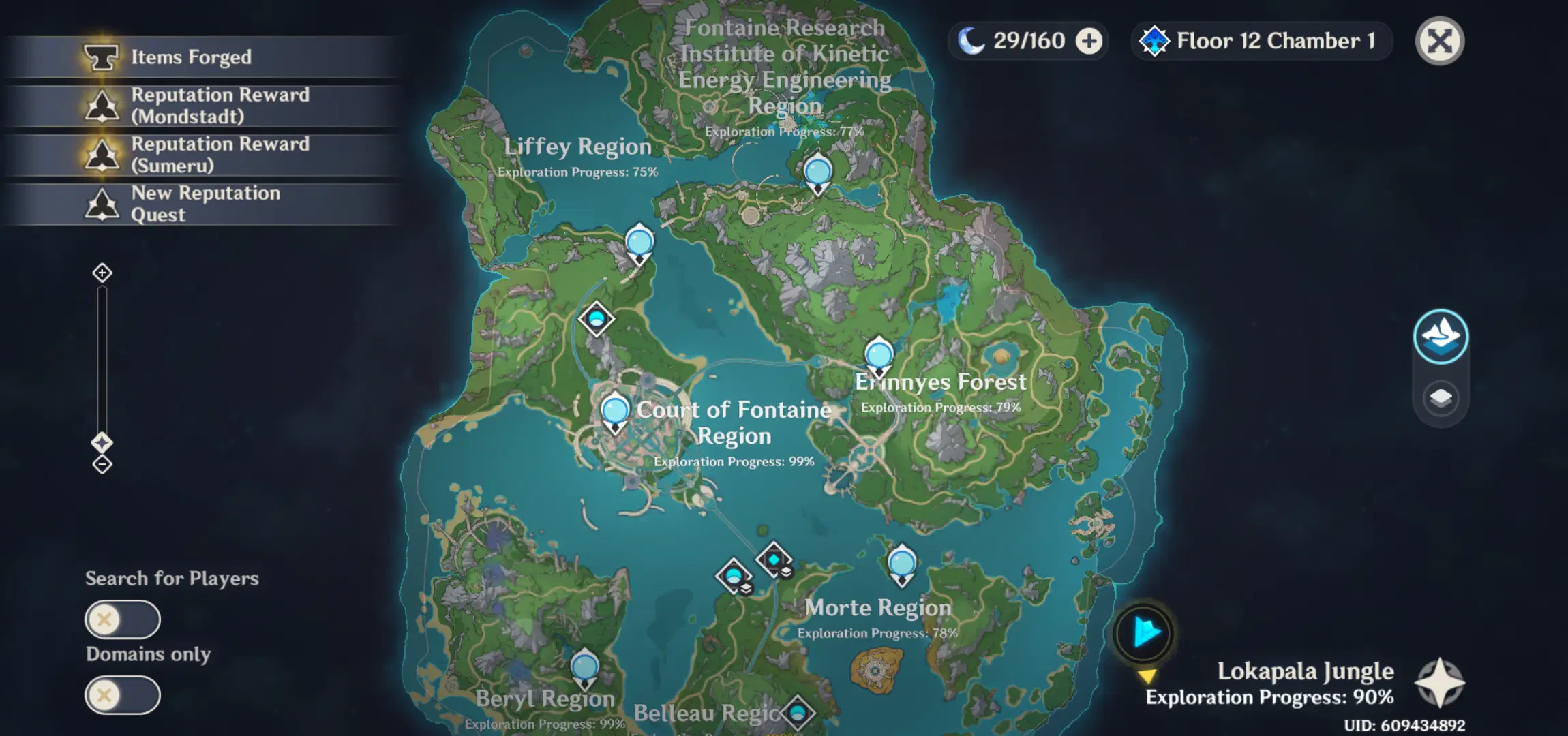Open the Floor 12 Chamber 1 Abyss entry
The width and height of the screenshot is (1568, 736).
coord(1260,40)
